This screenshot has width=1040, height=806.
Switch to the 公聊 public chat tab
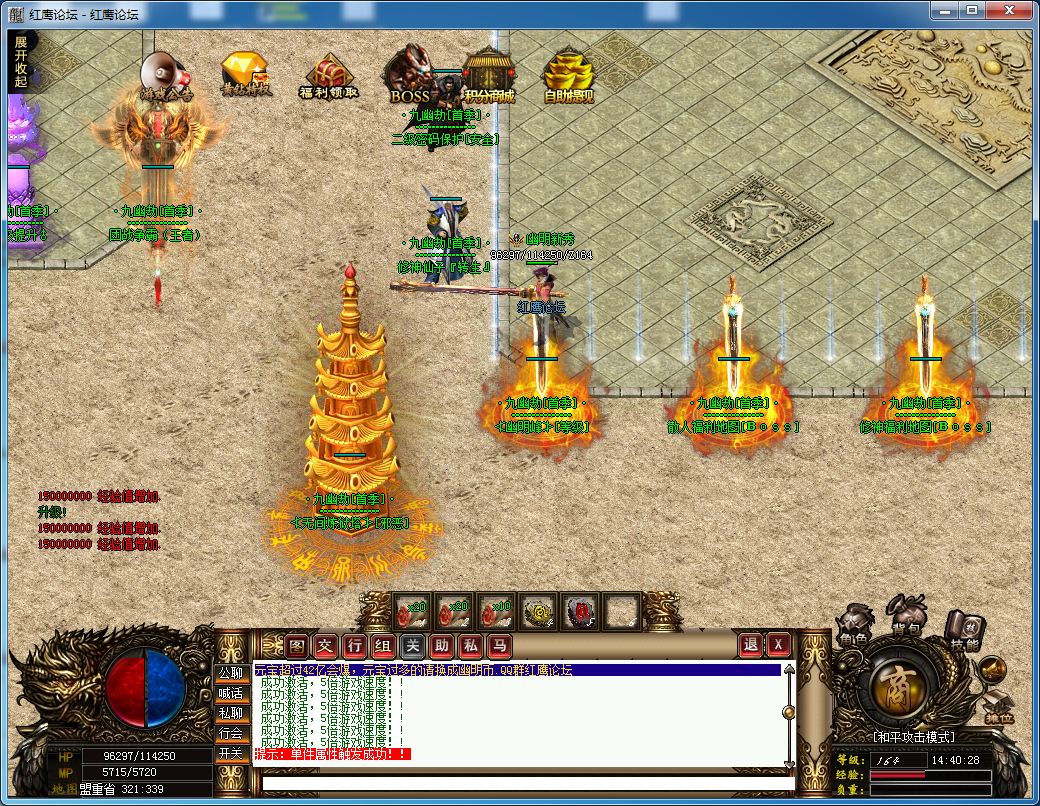click(231, 673)
